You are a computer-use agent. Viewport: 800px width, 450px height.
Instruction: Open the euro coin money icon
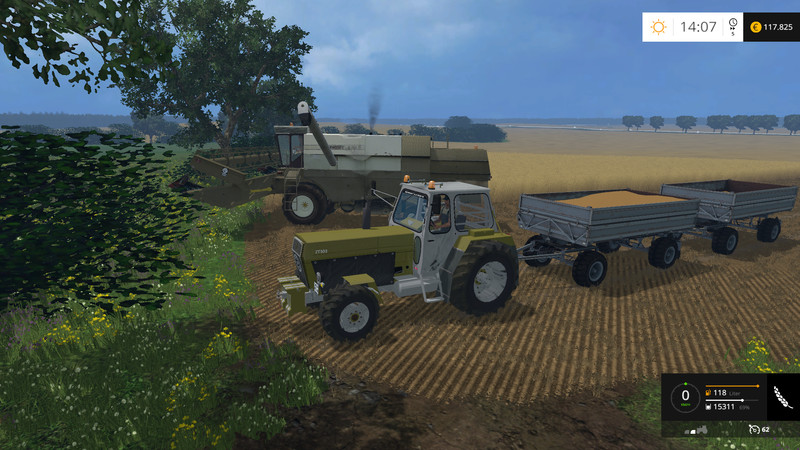pos(754,27)
